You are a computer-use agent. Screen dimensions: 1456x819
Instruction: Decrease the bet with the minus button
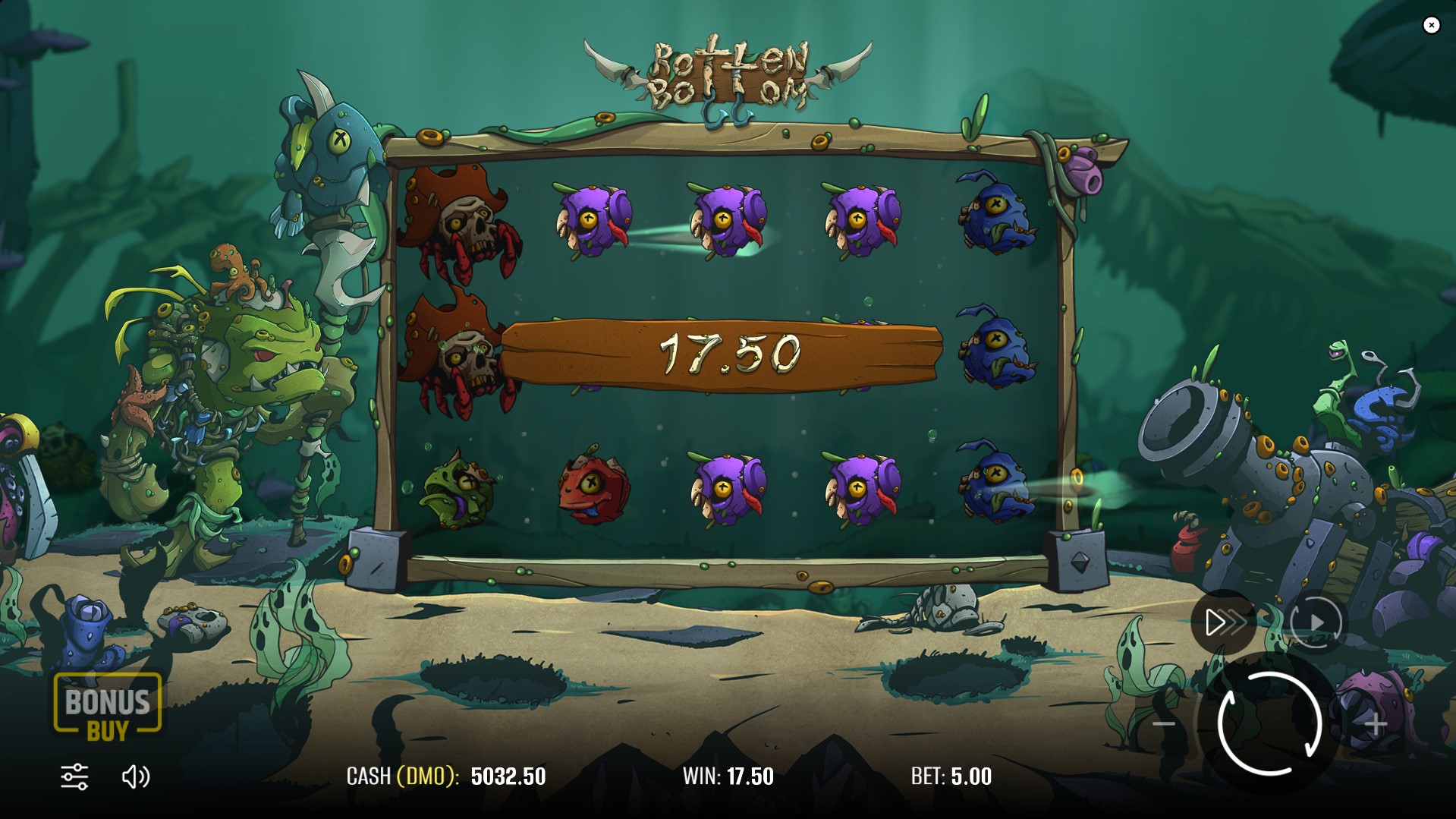[1164, 724]
